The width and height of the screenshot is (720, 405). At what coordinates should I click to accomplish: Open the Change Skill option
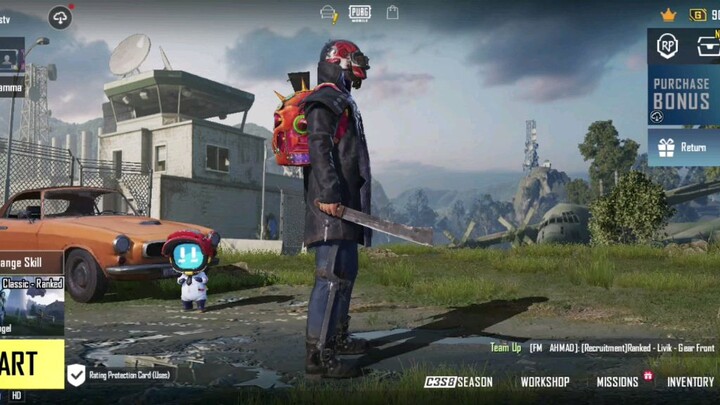(x=30, y=264)
